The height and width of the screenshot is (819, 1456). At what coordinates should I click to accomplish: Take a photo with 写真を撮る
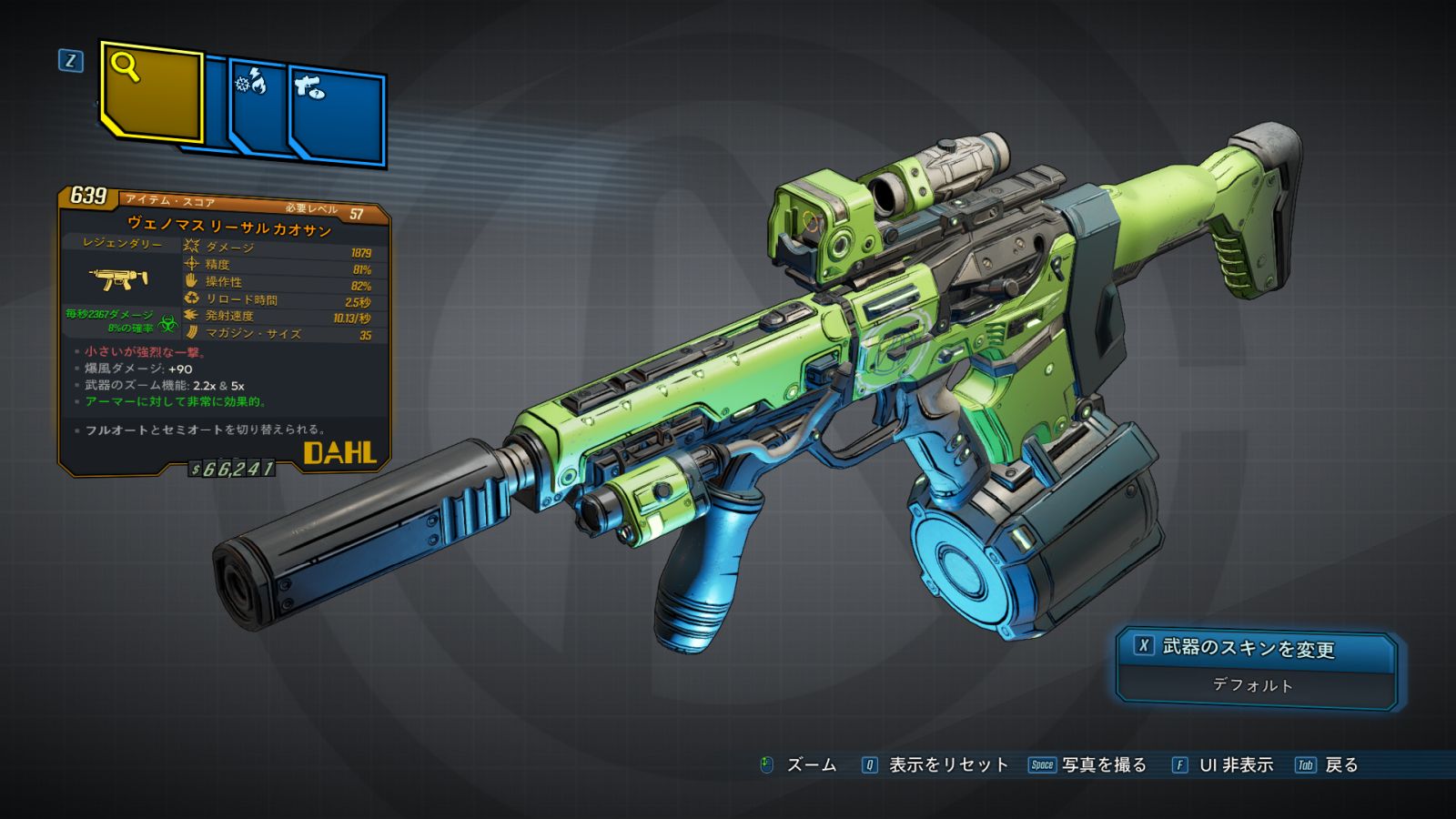[x=1103, y=765]
